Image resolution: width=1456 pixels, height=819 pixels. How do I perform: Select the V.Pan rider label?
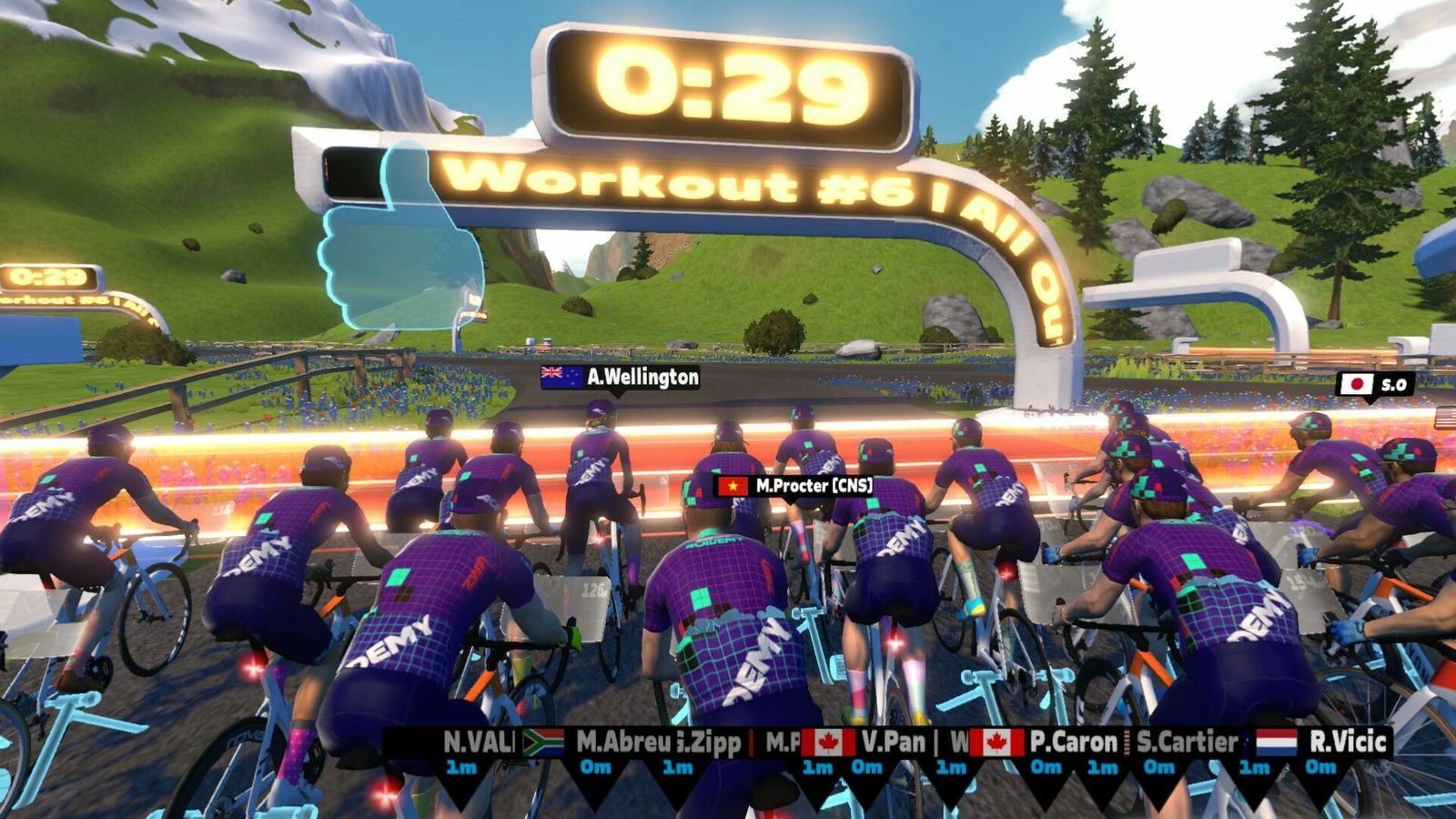point(893,743)
